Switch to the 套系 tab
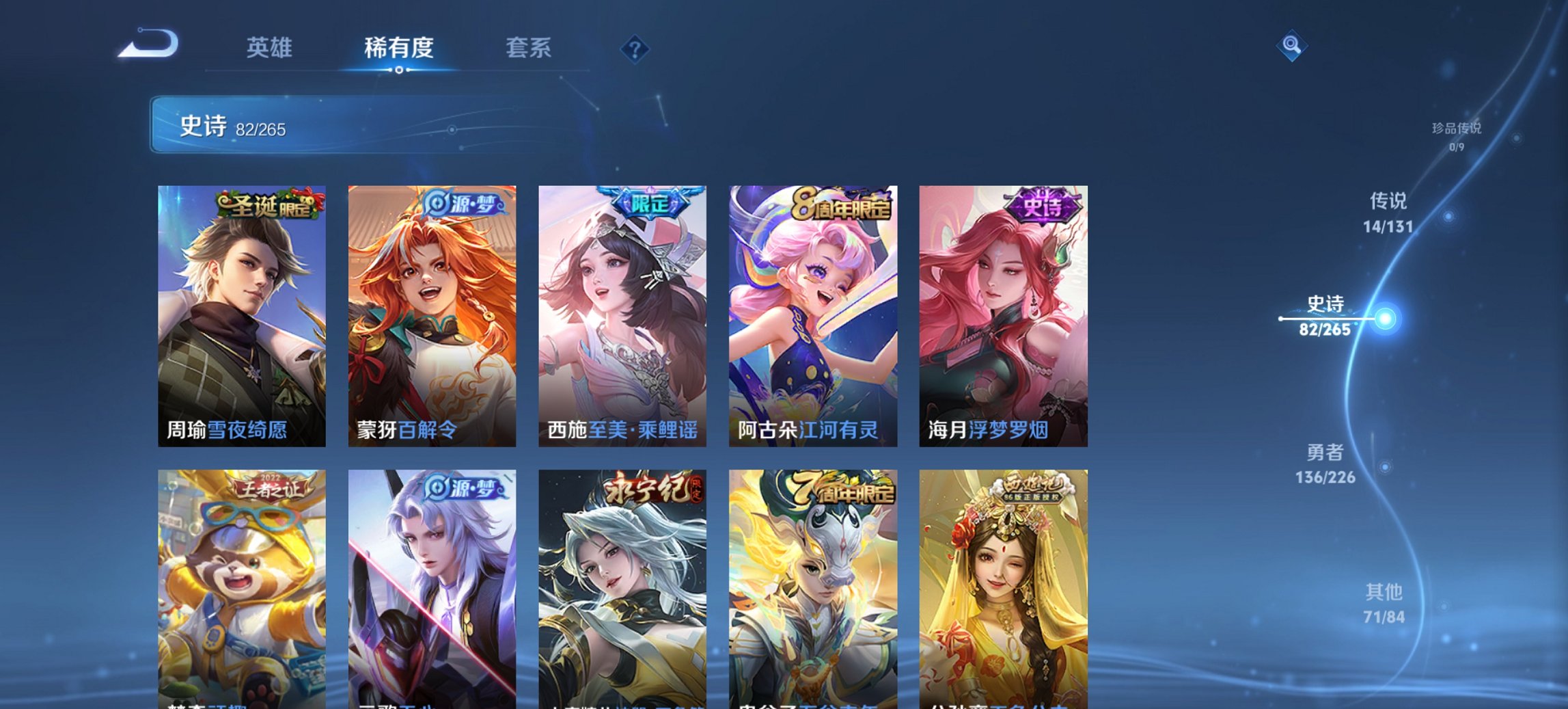Viewport: 1568px width, 709px height. pos(529,47)
